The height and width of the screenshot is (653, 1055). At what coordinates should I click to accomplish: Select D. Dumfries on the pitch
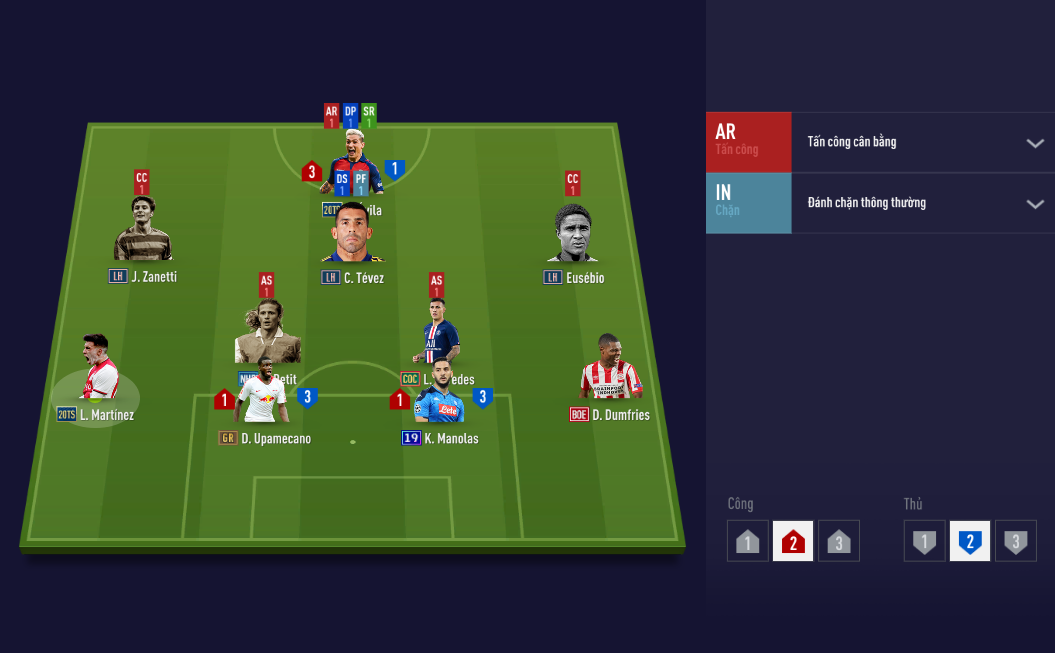pos(610,369)
